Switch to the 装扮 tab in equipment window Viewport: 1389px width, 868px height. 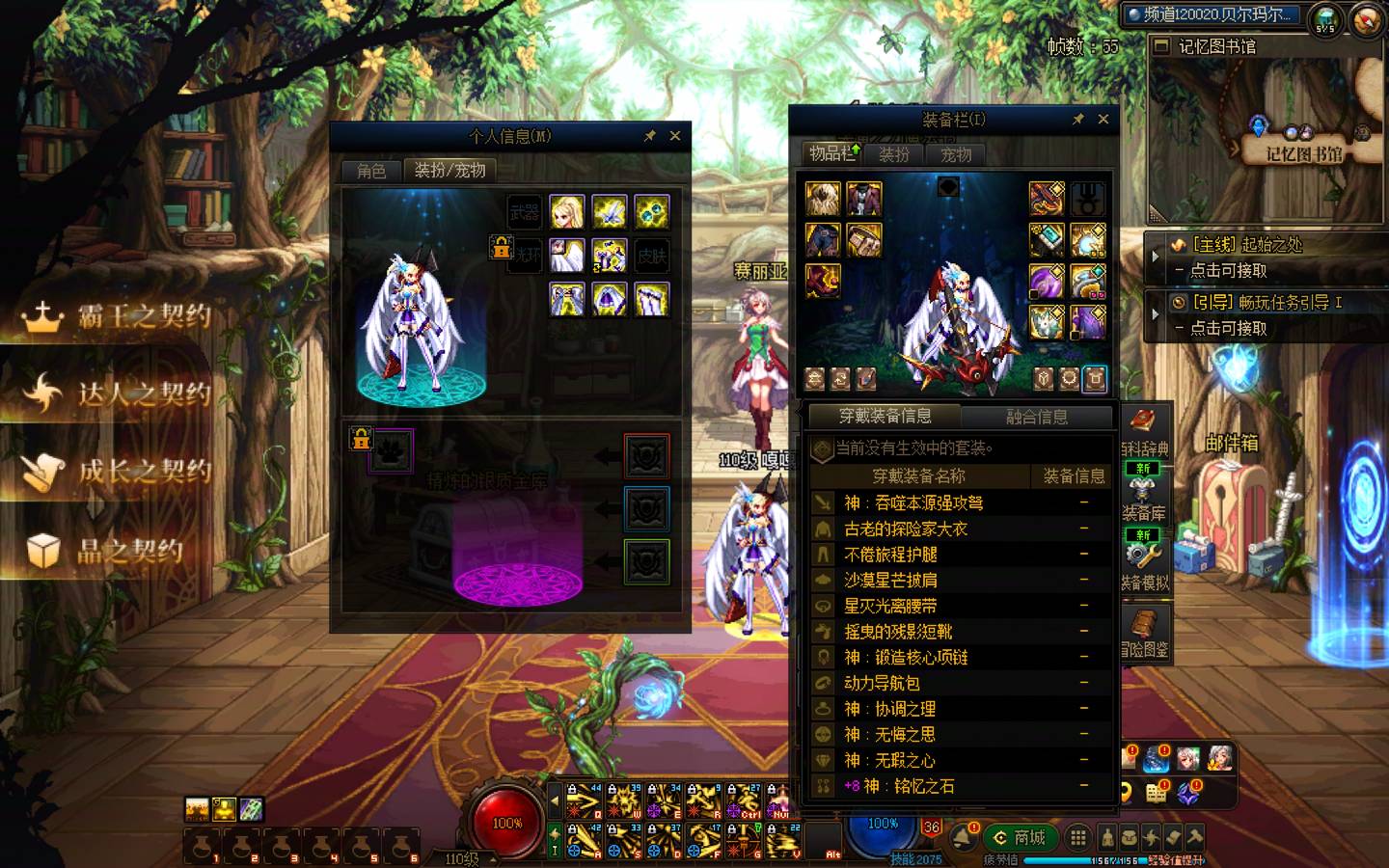pyautogui.click(x=893, y=154)
